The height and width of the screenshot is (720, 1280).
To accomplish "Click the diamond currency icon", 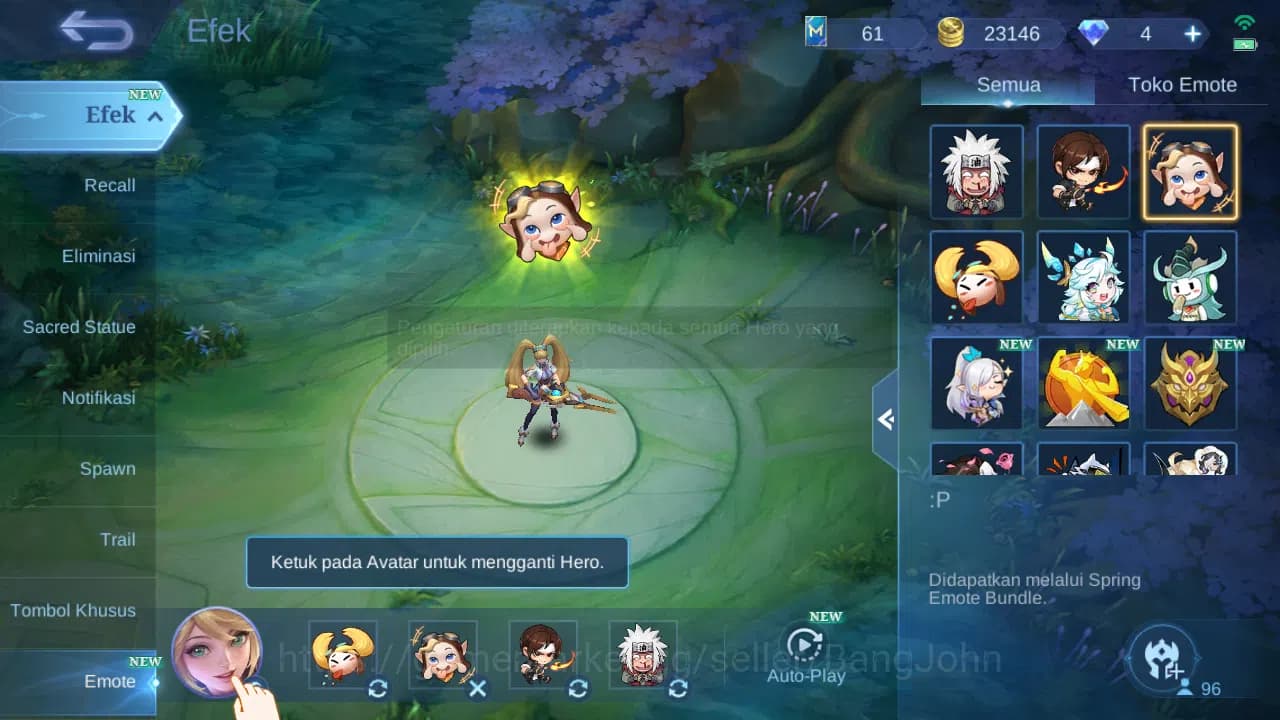I will 1096,33.
